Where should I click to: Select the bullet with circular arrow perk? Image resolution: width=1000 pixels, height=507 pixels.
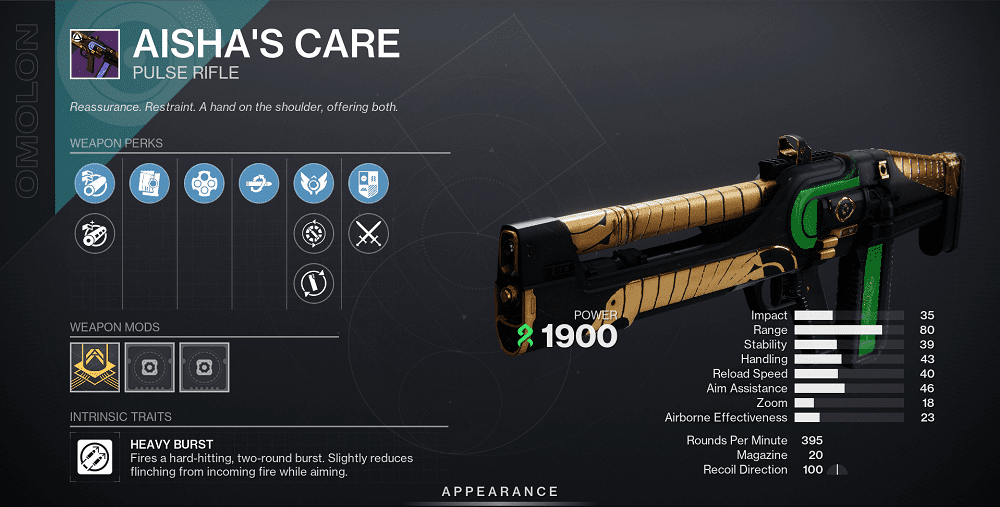click(259, 184)
